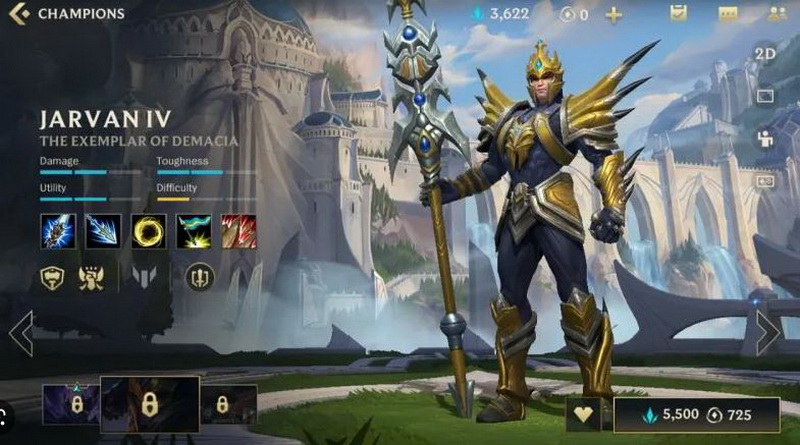
Task: Show the next champion with right arrow
Action: (x=768, y=333)
